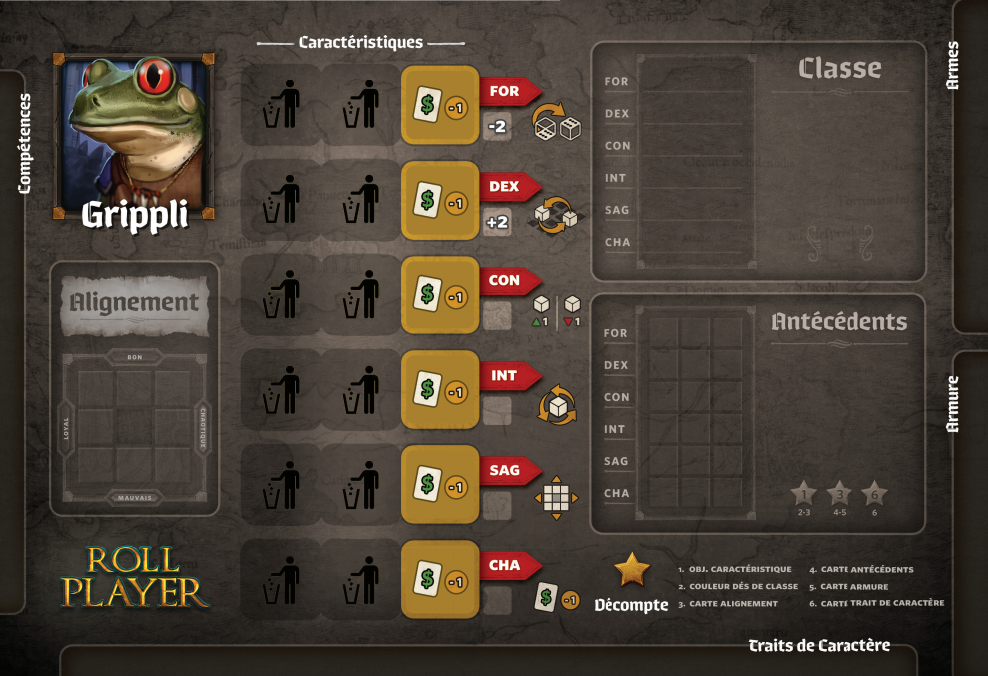The width and height of the screenshot is (988, 676).
Task: Select the CON attribute tag
Action: (x=506, y=281)
